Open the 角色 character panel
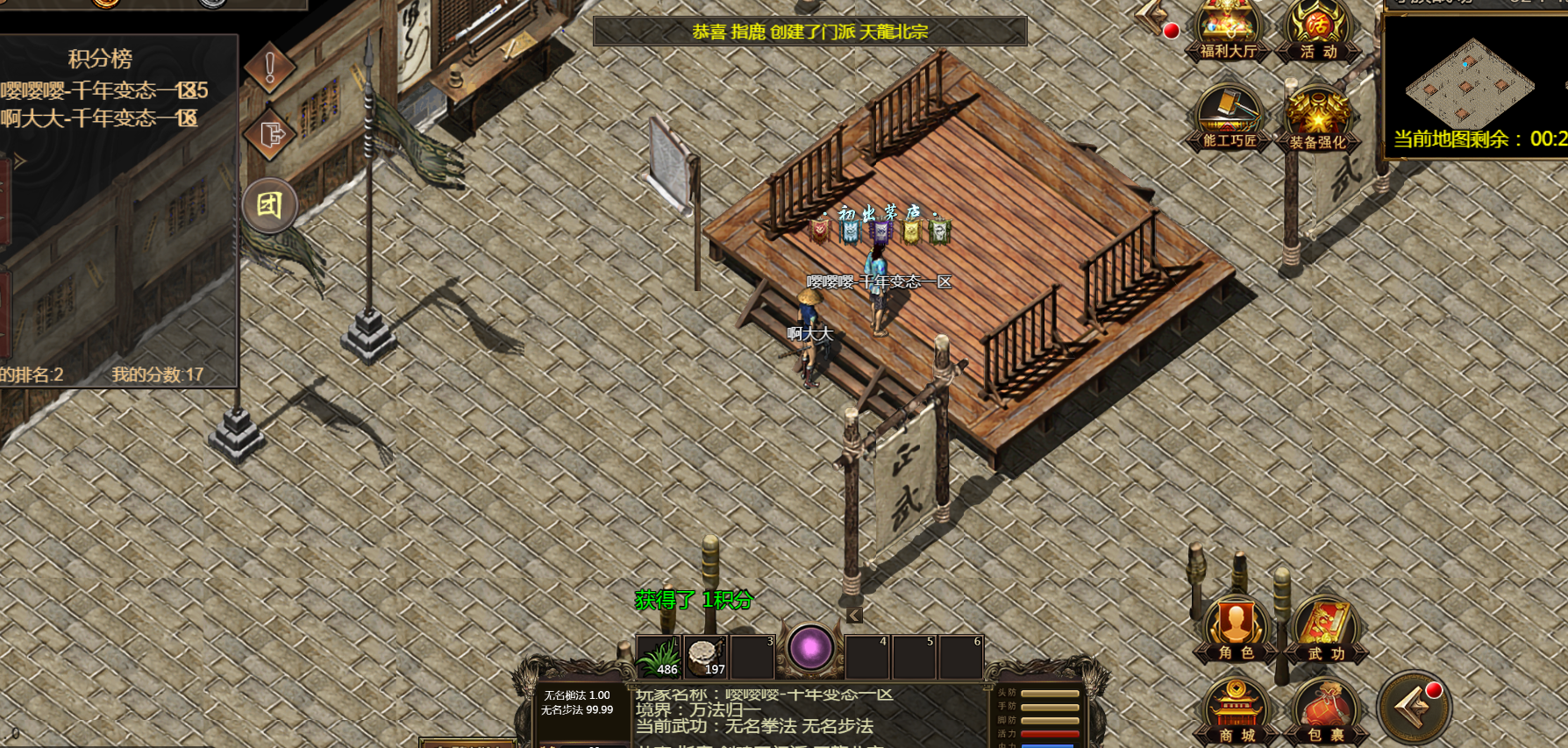The width and height of the screenshot is (1568, 748). coord(1236,630)
